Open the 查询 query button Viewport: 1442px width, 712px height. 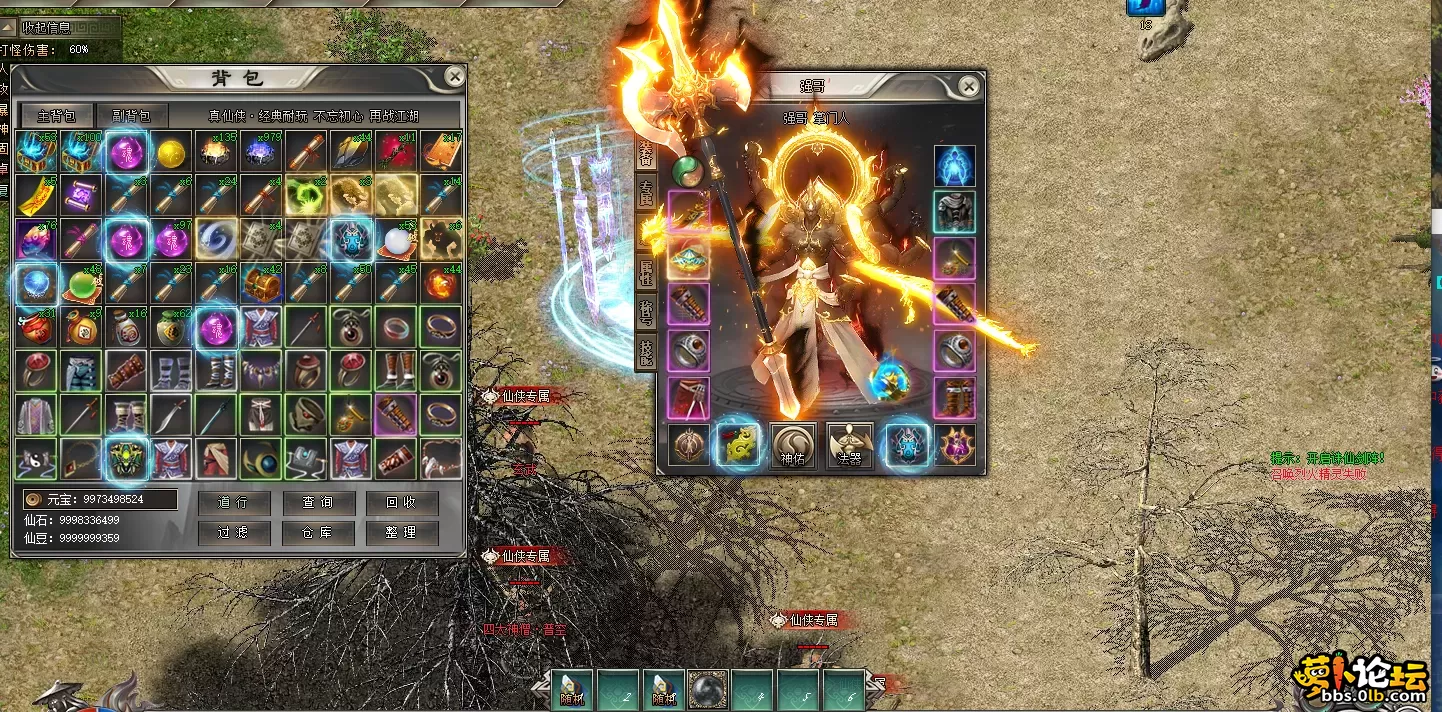point(316,502)
